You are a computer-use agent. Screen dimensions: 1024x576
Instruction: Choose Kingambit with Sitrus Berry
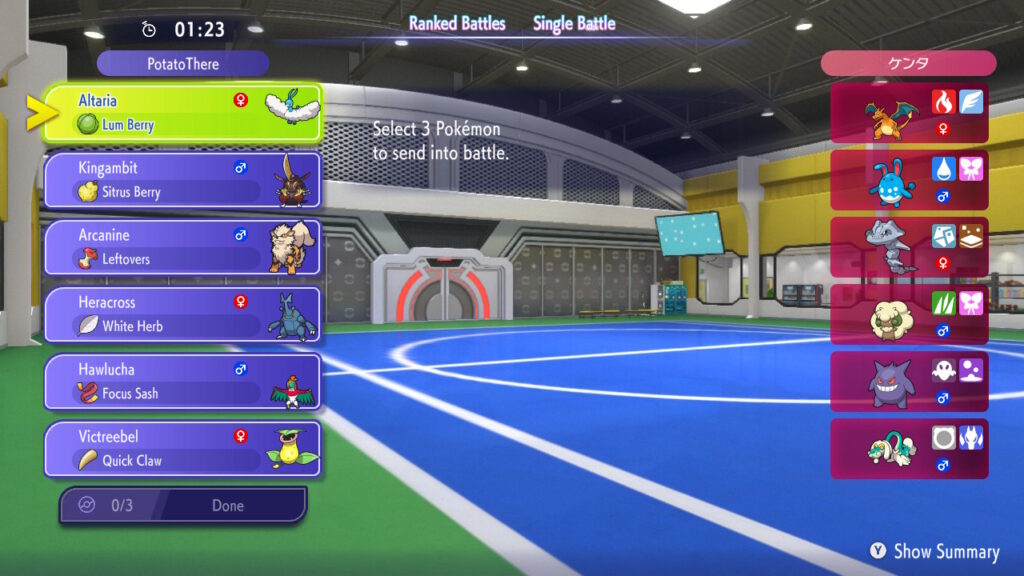click(182, 180)
